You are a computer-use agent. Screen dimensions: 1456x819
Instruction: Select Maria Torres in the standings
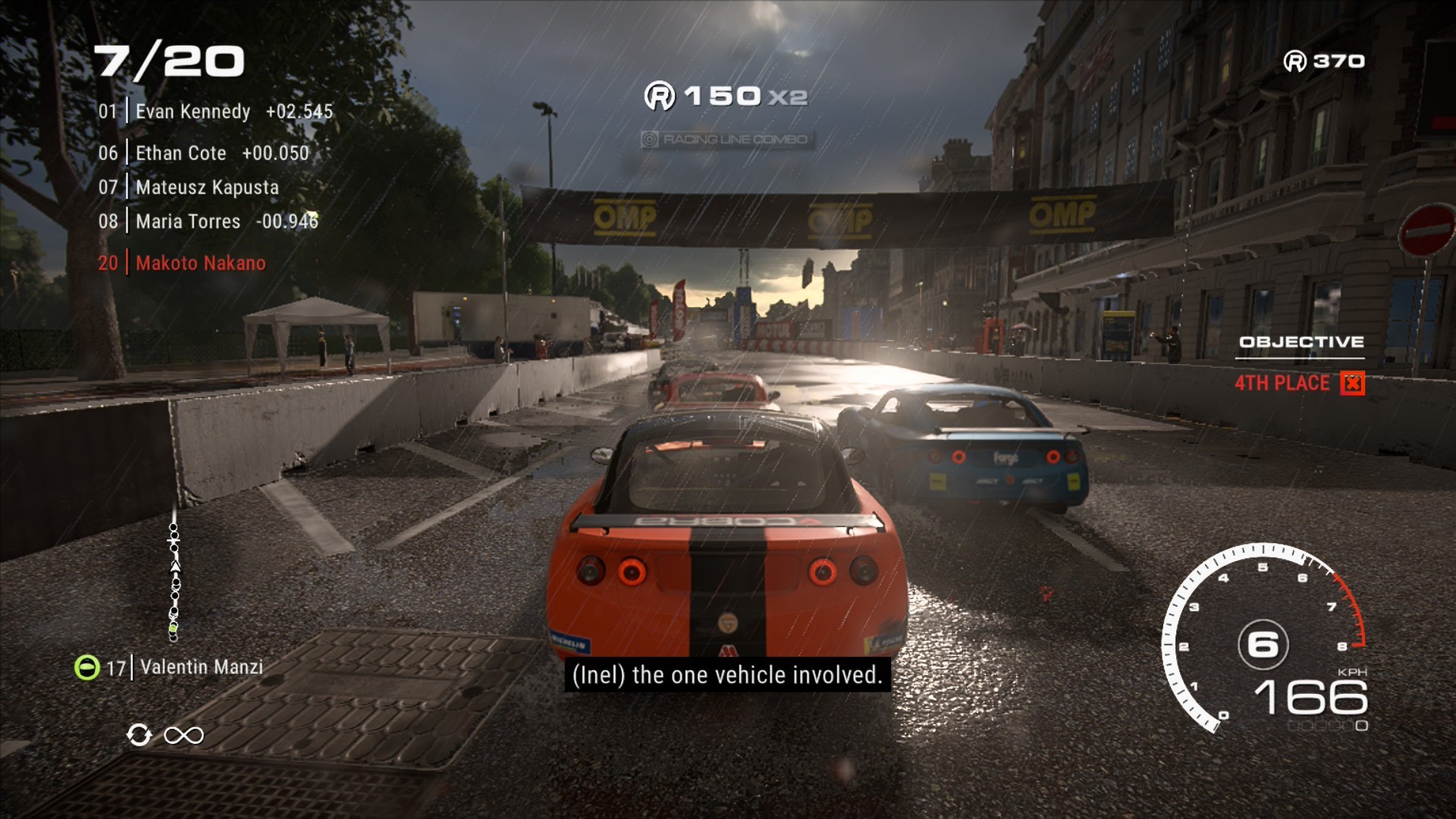pyautogui.click(x=208, y=221)
